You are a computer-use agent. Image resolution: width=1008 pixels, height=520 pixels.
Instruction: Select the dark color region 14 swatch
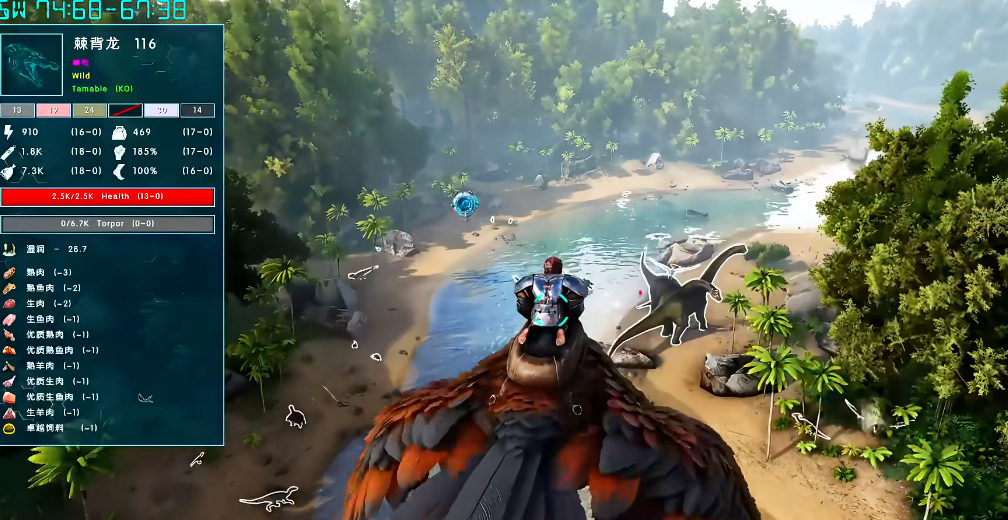click(x=197, y=110)
